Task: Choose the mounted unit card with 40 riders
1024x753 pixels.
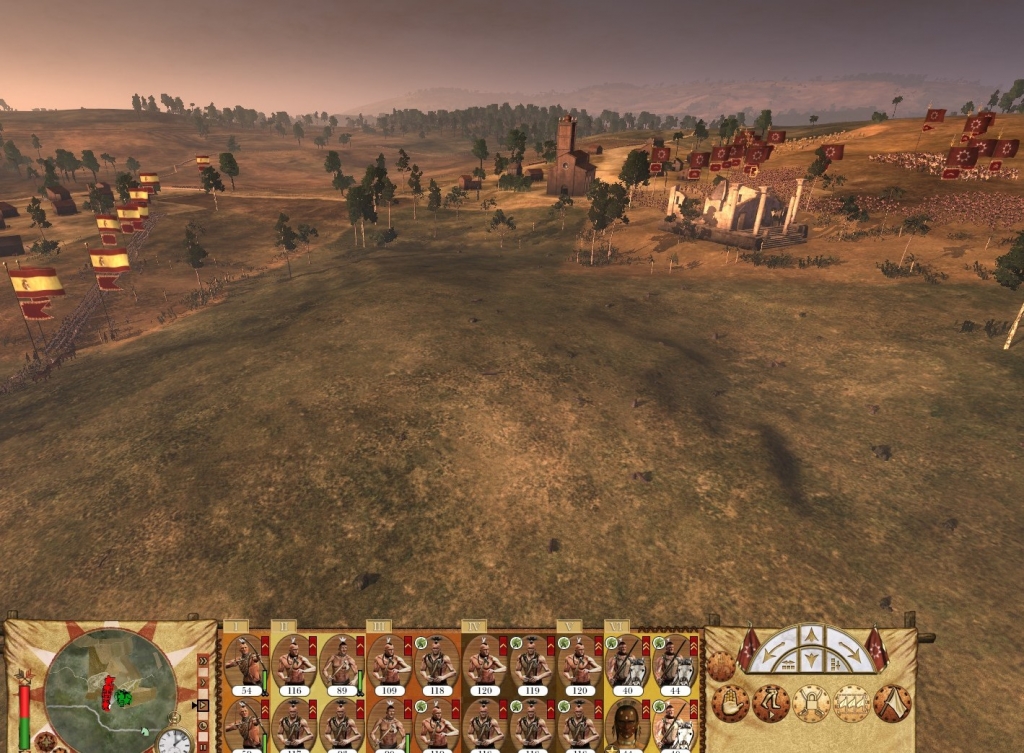Action: point(627,664)
